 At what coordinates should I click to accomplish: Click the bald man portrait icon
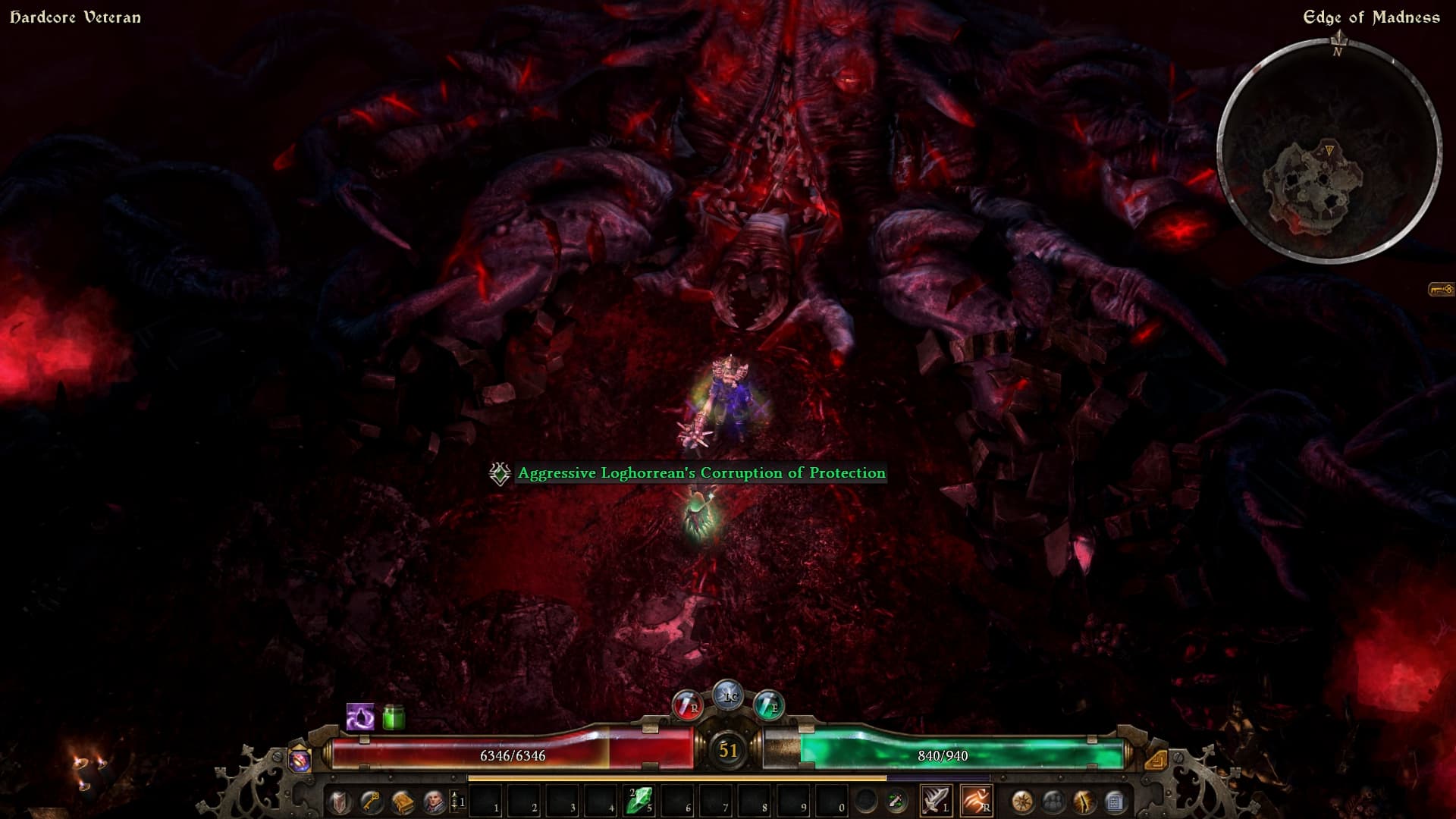[434, 802]
